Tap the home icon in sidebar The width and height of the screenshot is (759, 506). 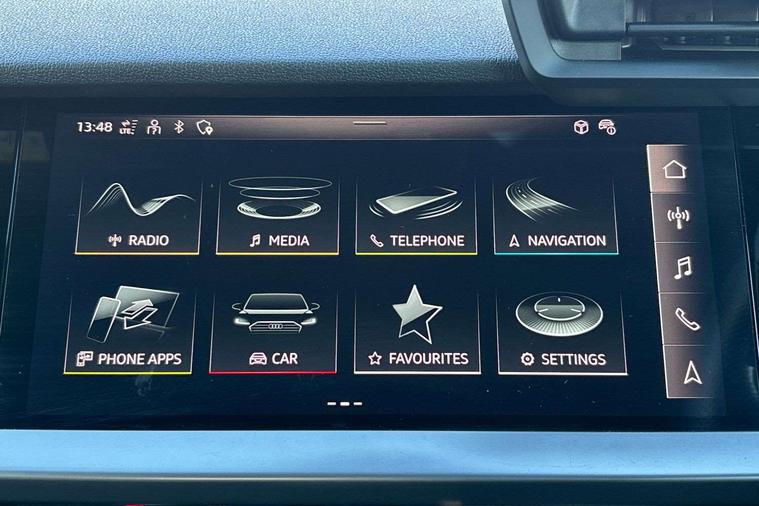pos(679,168)
